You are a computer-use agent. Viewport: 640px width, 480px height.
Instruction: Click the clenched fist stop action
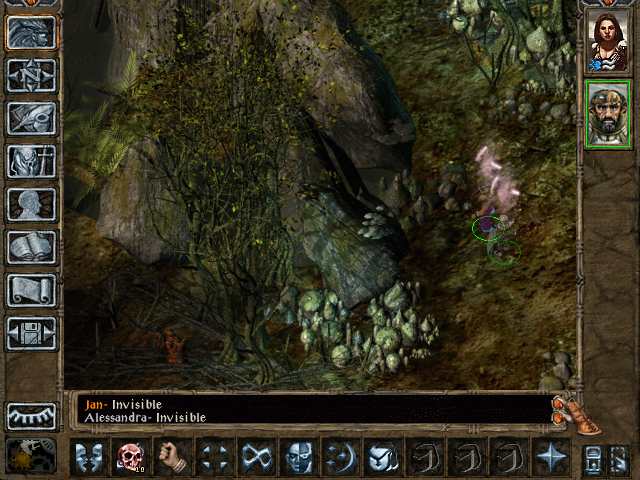(174, 457)
